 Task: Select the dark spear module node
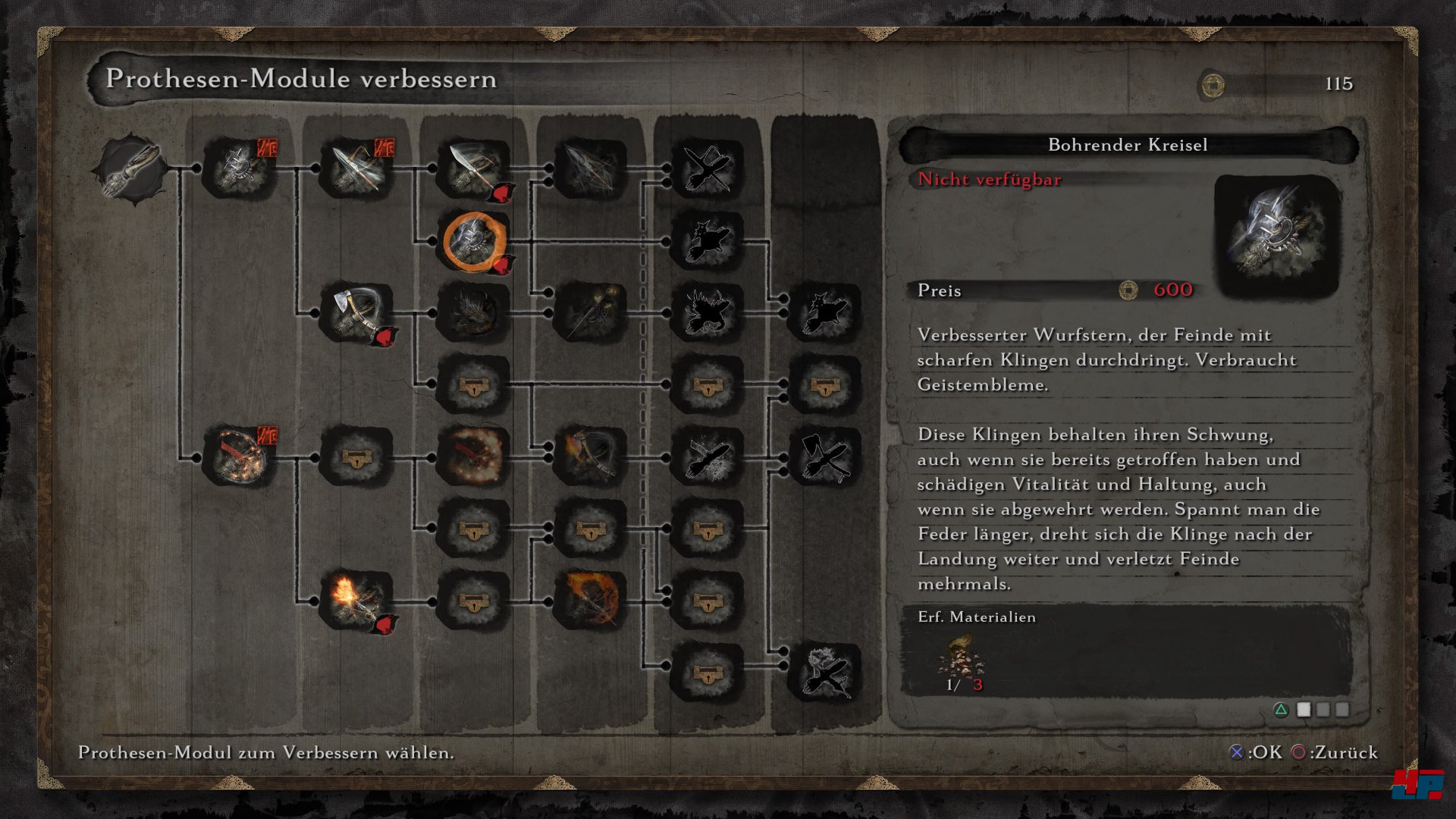tap(591, 168)
